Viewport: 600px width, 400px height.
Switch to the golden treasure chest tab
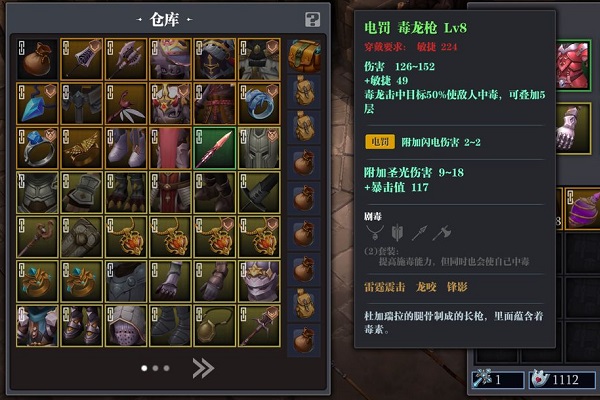[304, 55]
